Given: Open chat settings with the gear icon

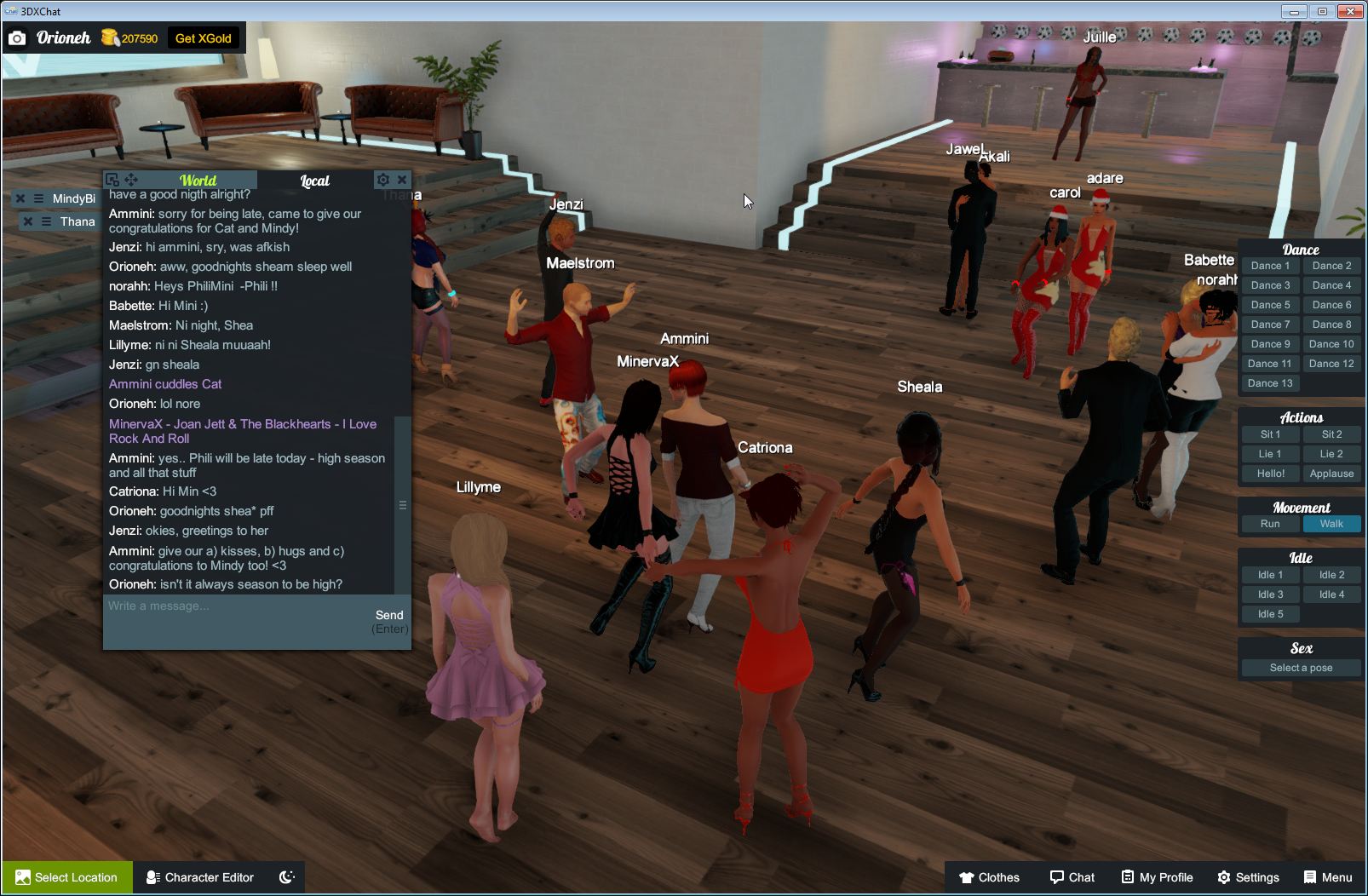Looking at the screenshot, I should (x=383, y=180).
